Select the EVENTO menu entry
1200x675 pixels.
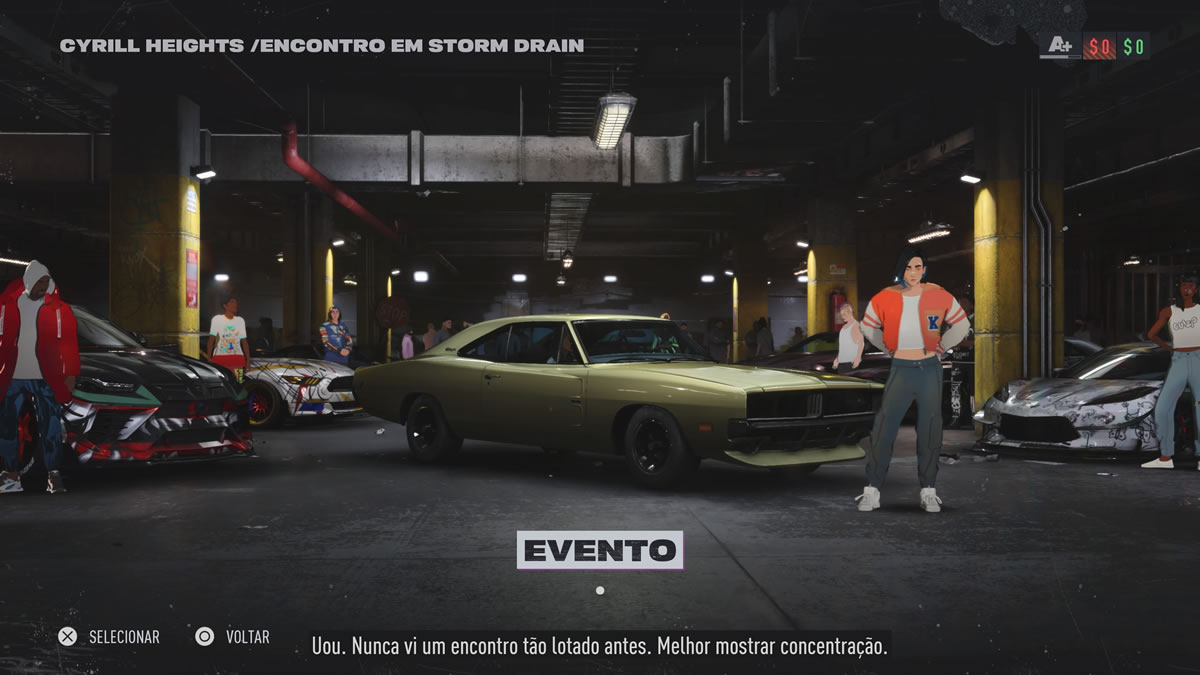(x=599, y=550)
